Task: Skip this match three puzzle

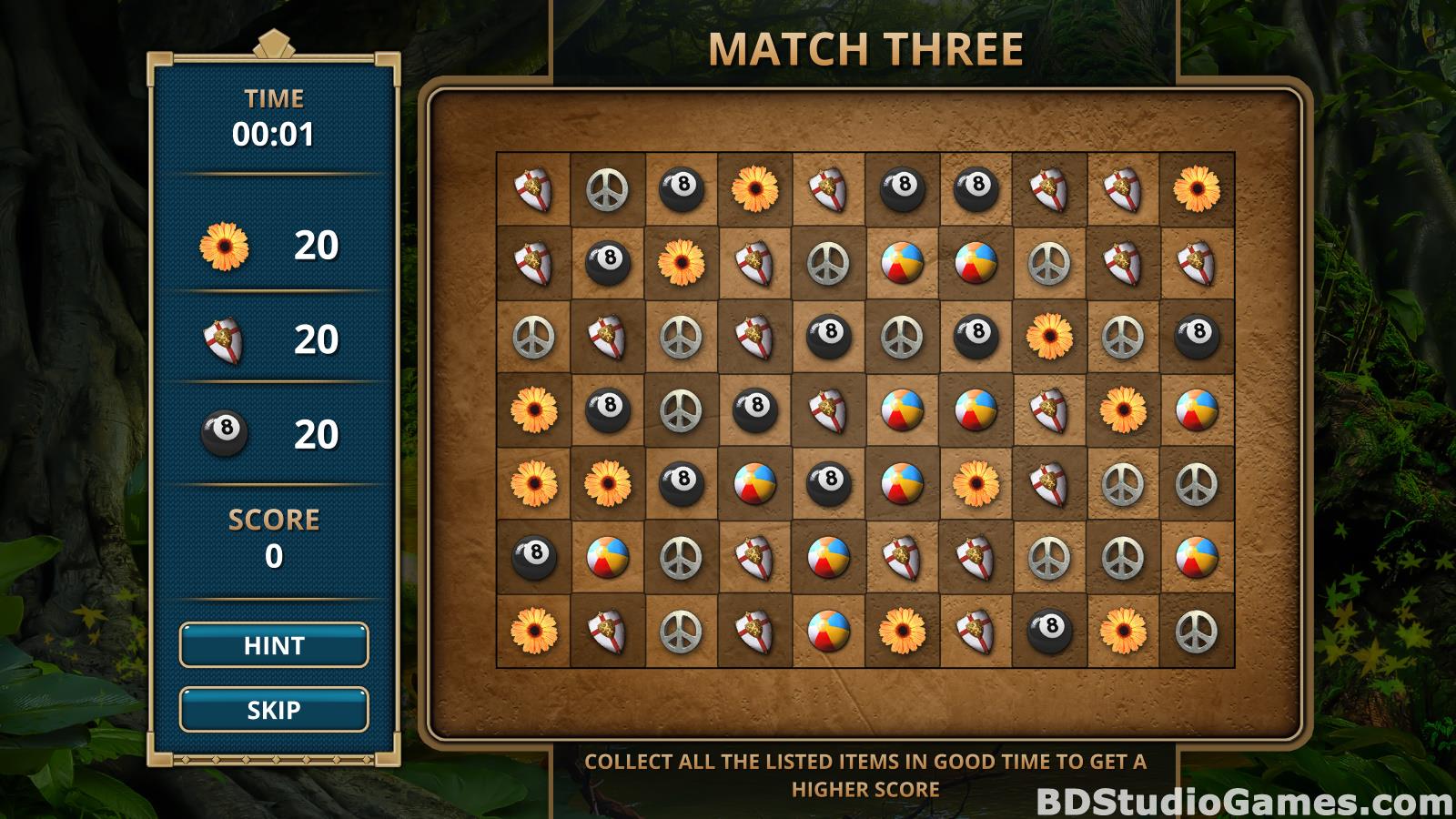Action: (274, 710)
